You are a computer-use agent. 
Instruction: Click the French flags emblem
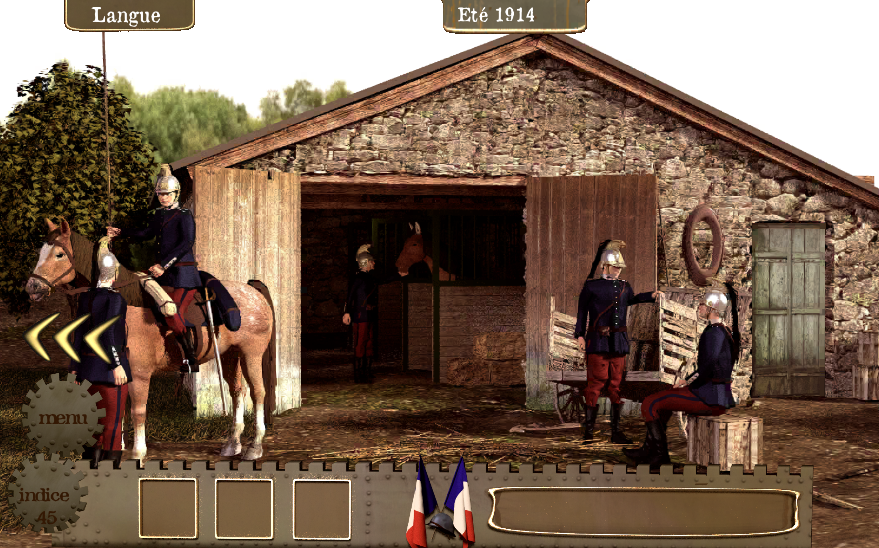440,503
